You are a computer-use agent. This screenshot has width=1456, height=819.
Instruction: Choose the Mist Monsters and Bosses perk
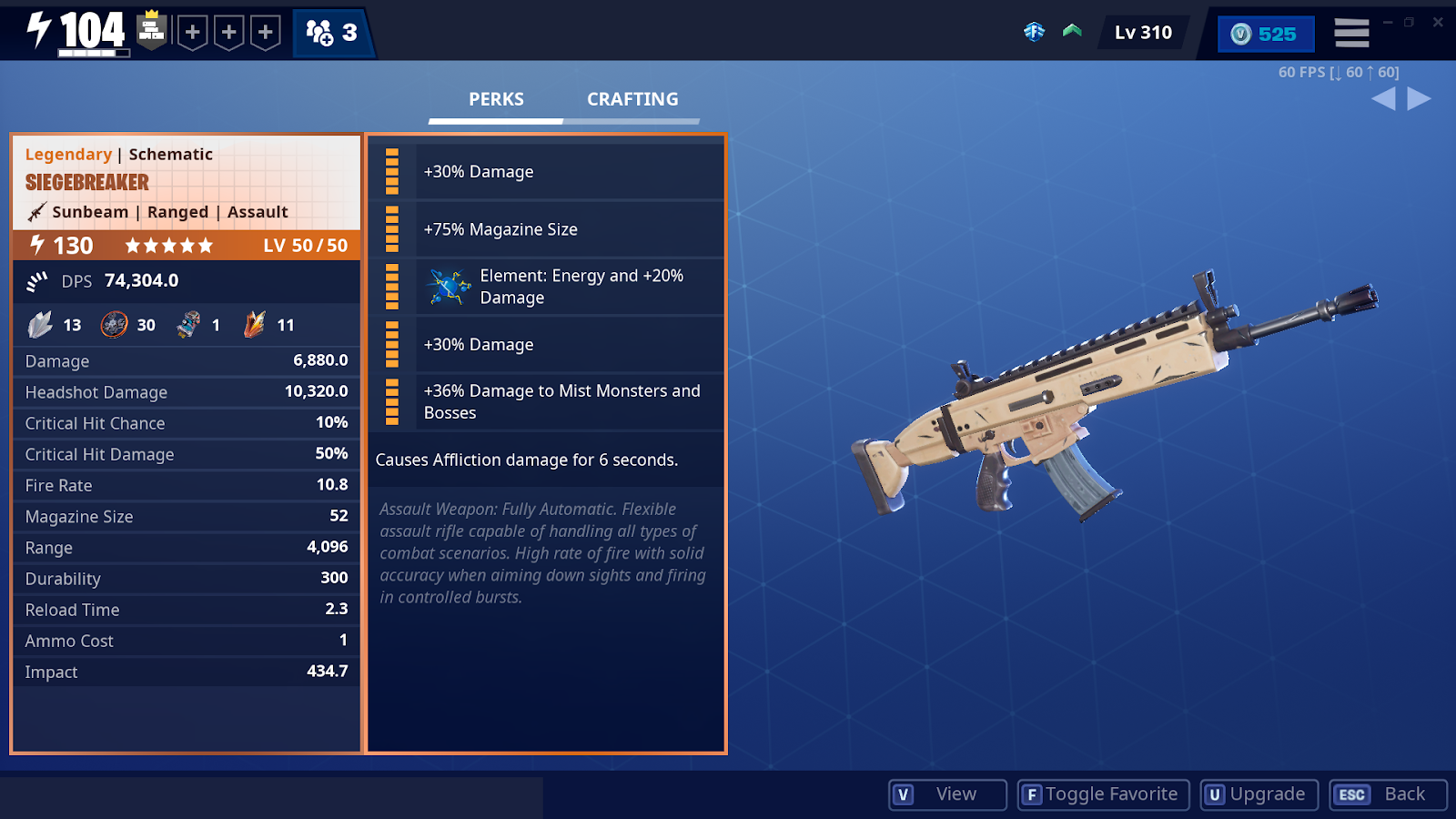(546, 401)
